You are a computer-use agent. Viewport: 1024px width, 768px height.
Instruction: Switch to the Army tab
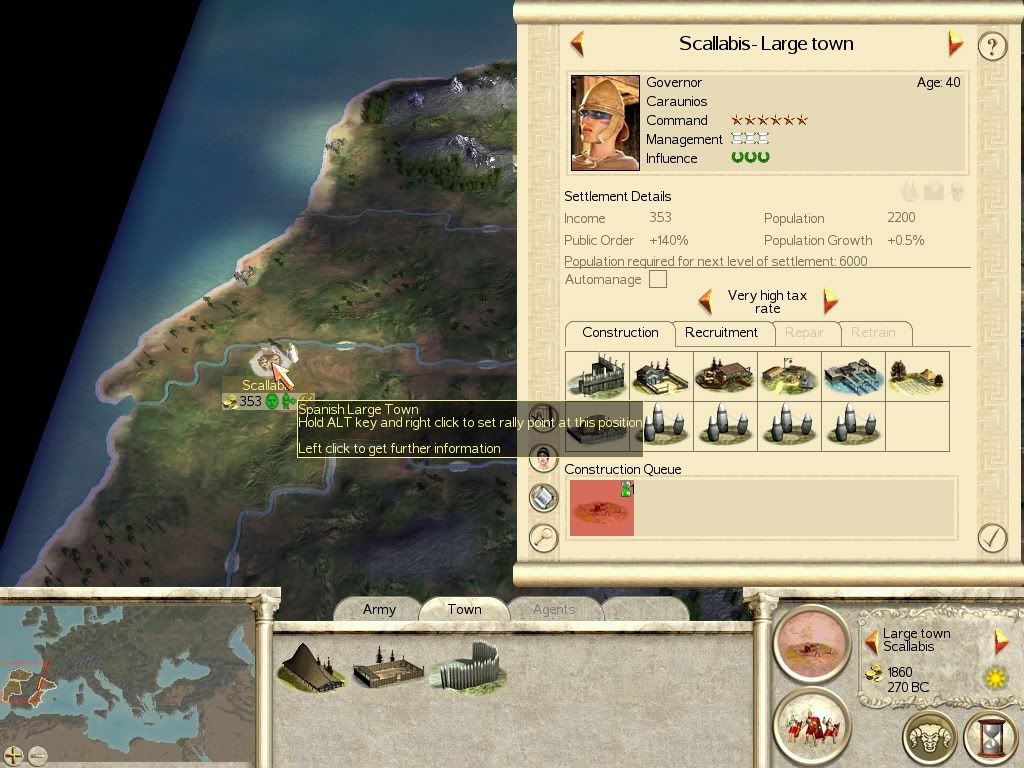379,609
